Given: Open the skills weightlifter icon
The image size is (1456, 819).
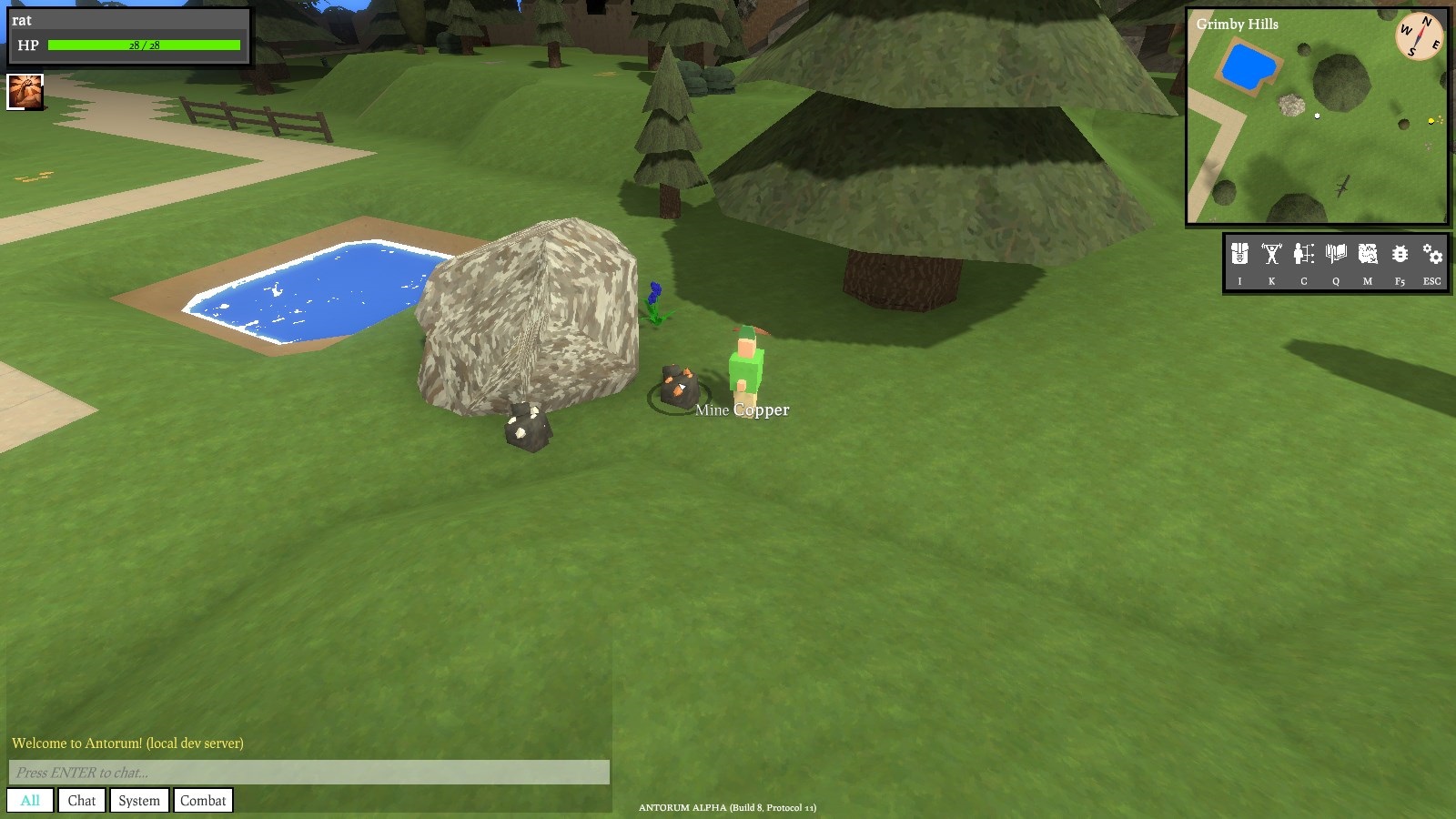Looking at the screenshot, I should [1271, 254].
